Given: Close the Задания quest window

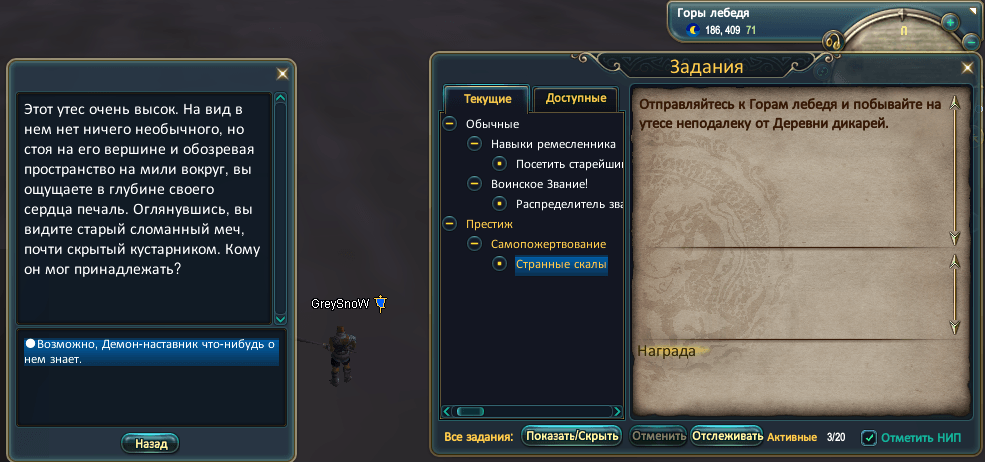Looking at the screenshot, I should [x=967, y=68].
